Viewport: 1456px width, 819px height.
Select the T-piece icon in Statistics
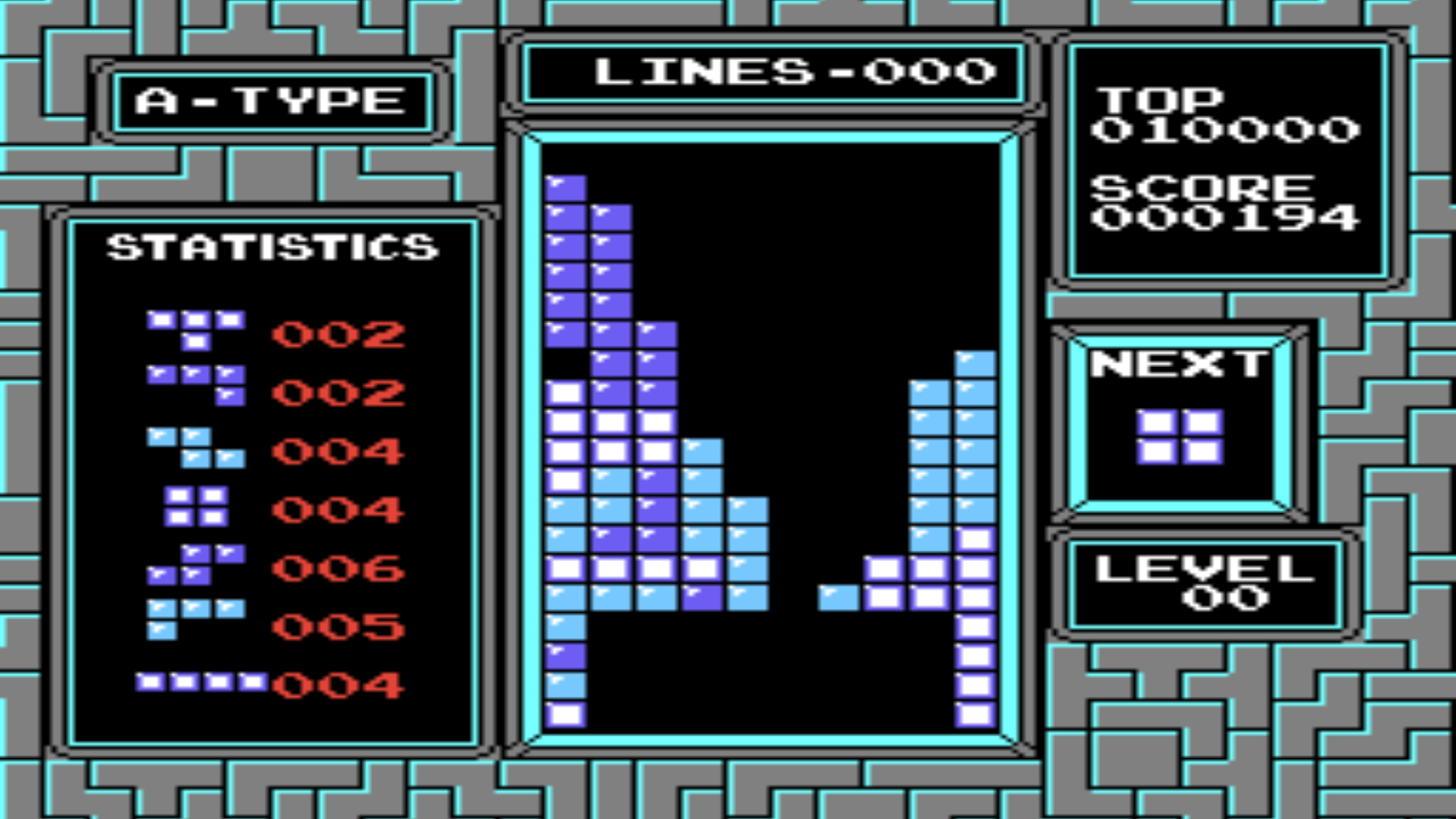coord(196,332)
